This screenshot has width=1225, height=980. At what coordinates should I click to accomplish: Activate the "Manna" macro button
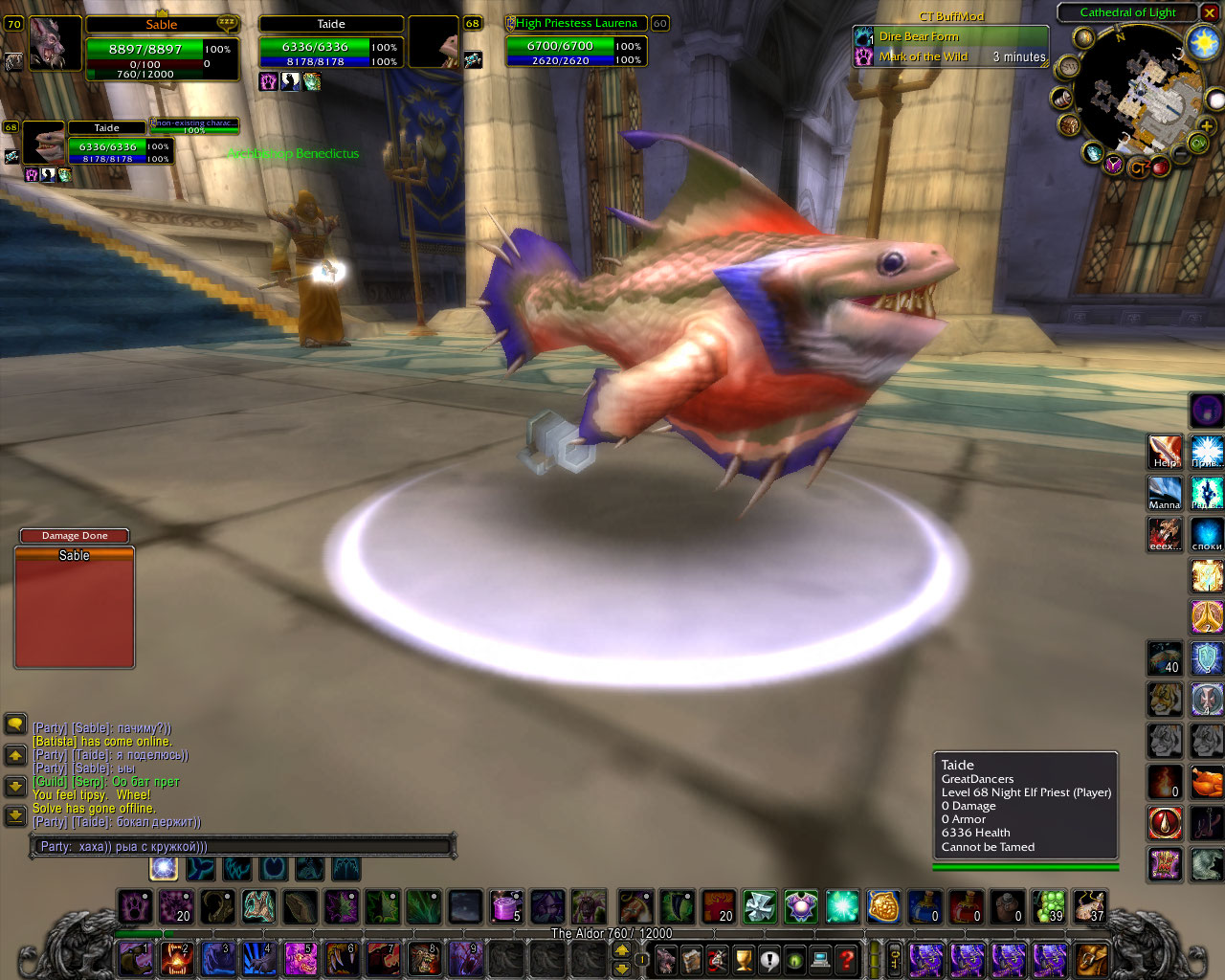coord(1165,493)
